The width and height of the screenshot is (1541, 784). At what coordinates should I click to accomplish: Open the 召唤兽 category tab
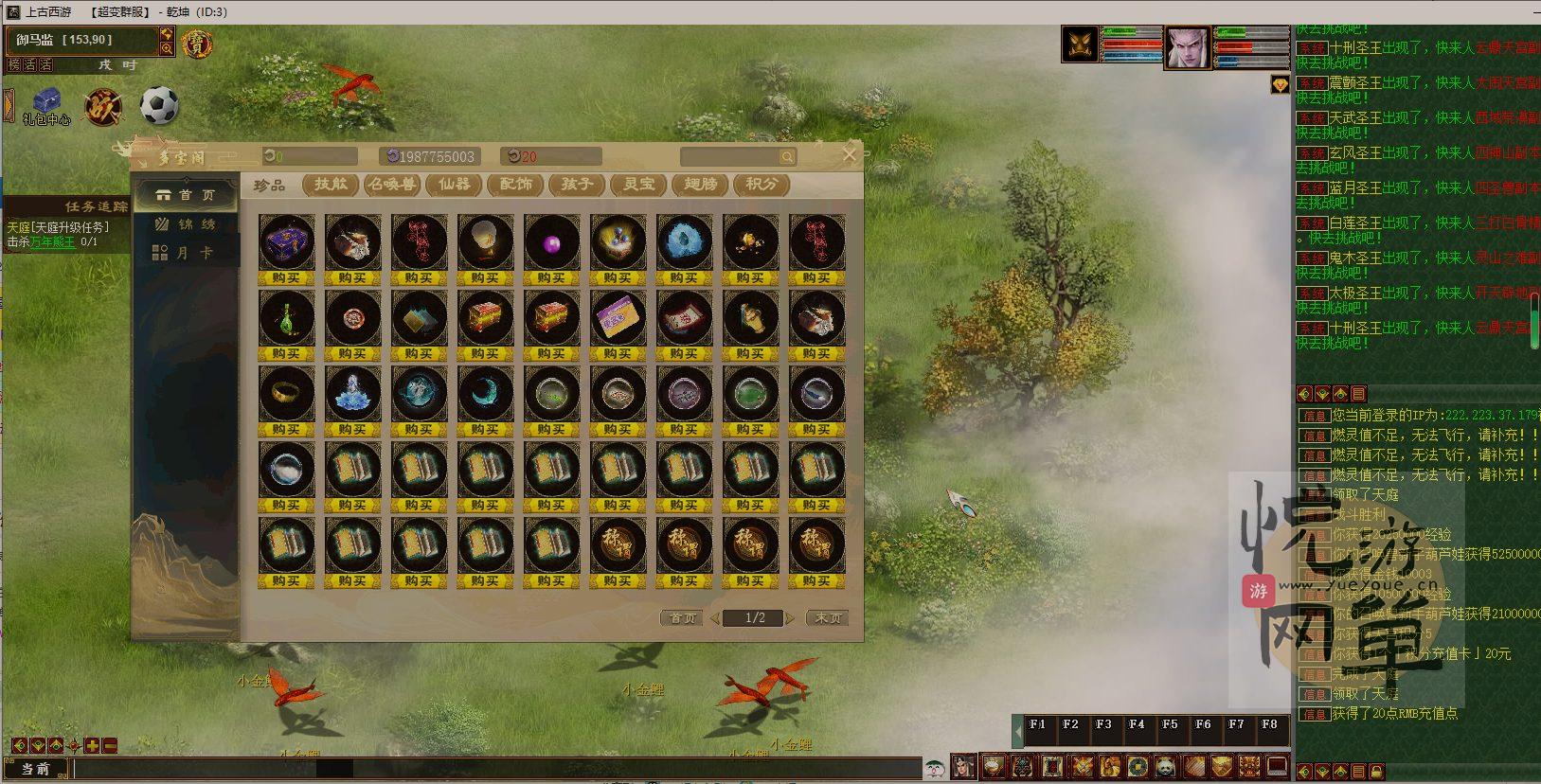tap(392, 185)
